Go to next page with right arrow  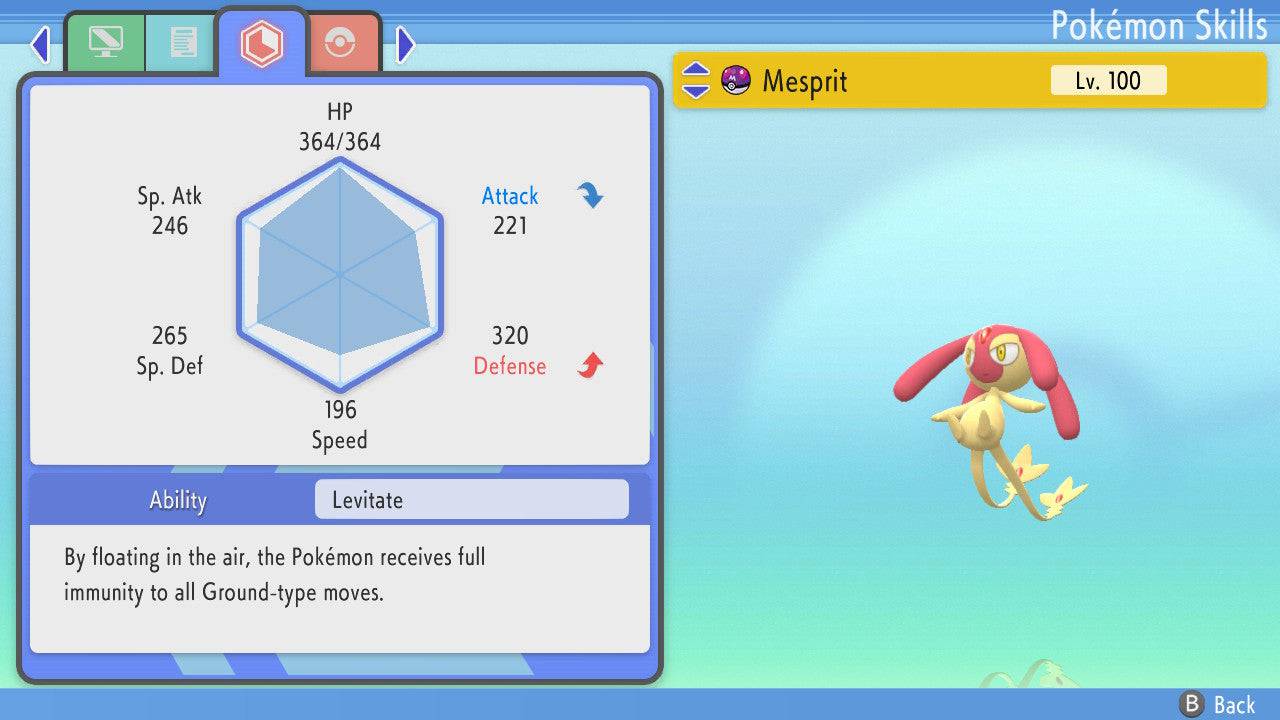405,44
